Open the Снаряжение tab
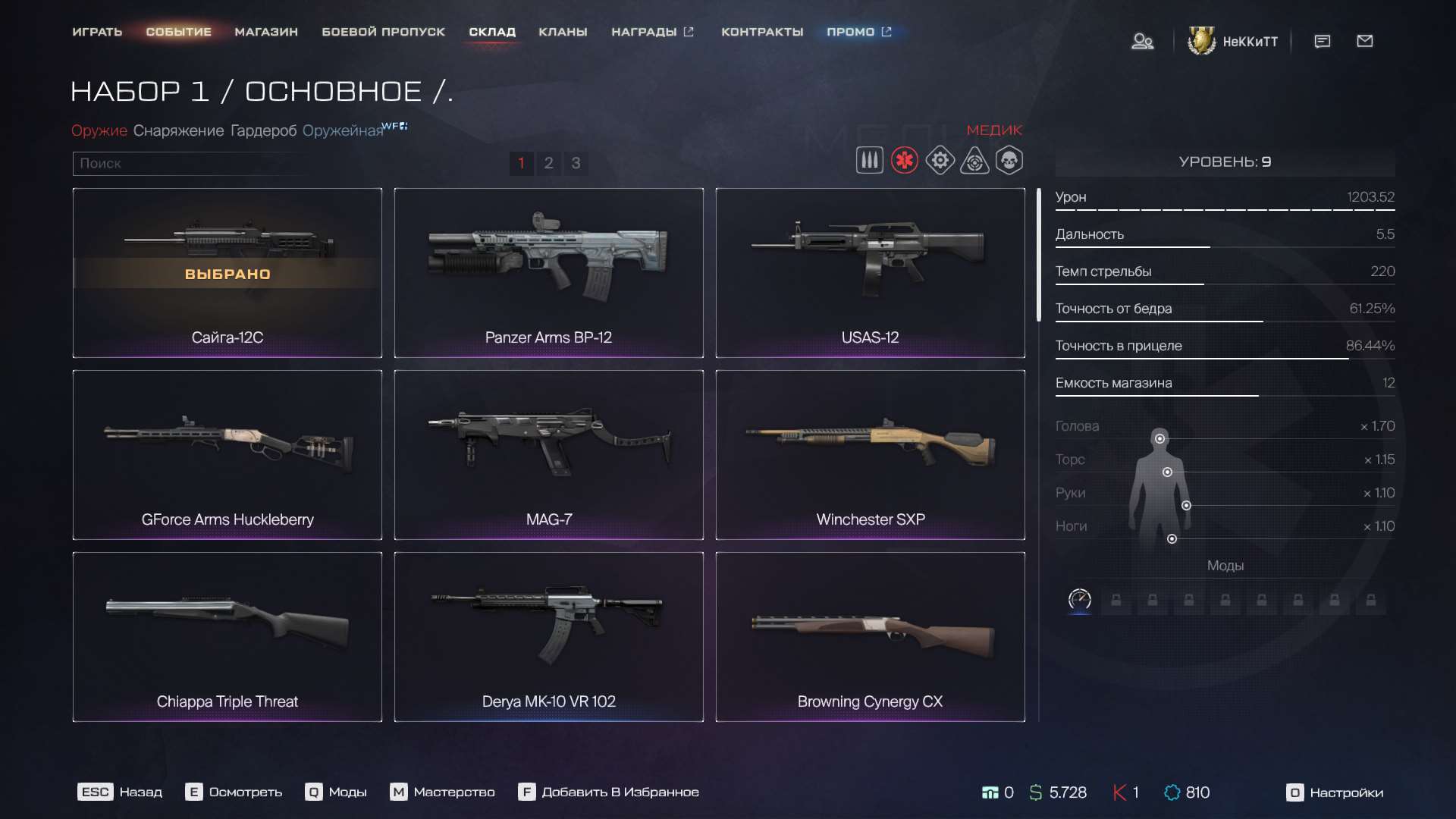Viewport: 1456px width, 819px height. [x=180, y=130]
